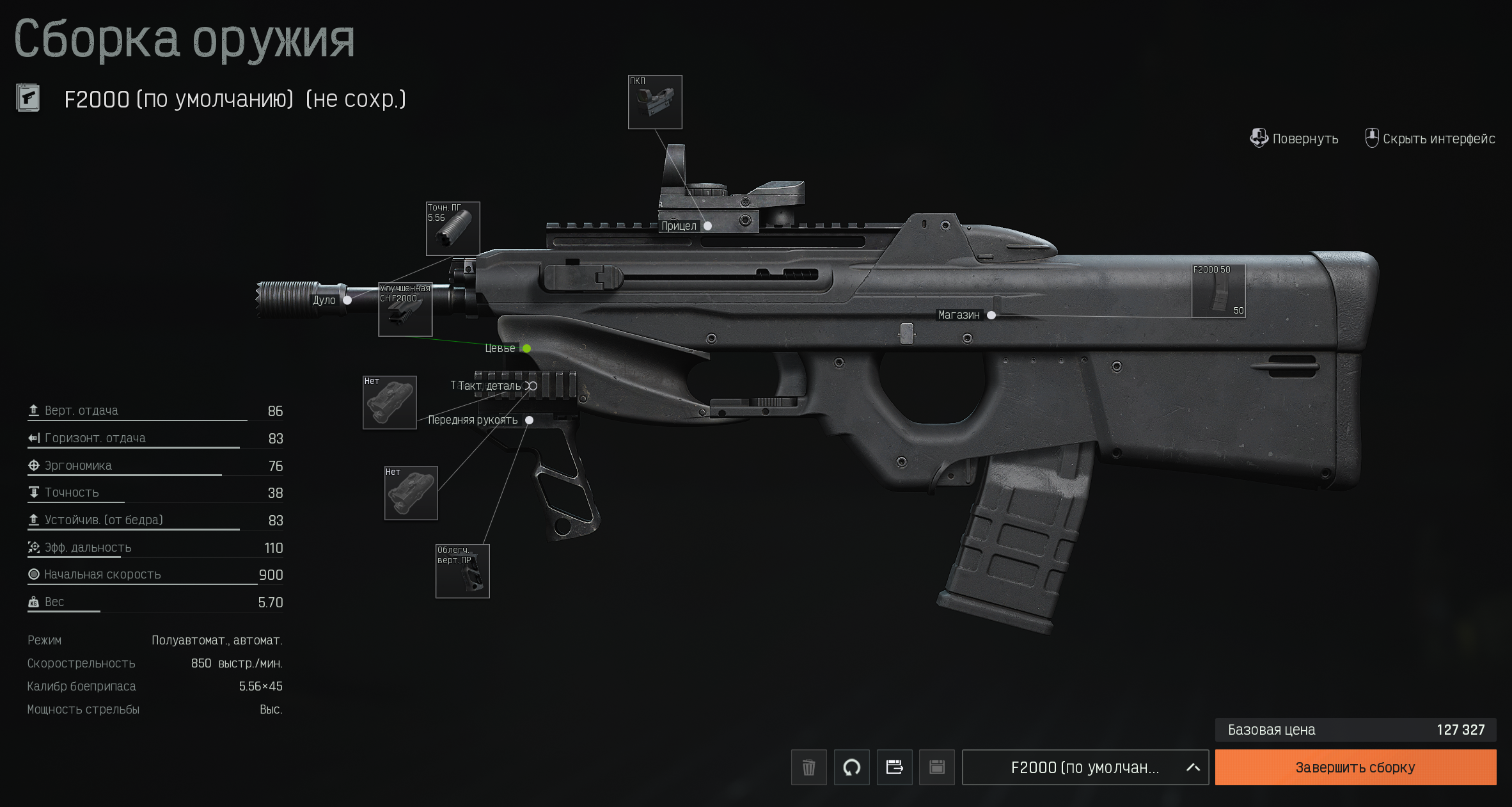Image resolution: width=1512 pixels, height=807 pixels.
Task: Click the orange Завершить сборку button
Action: (1355, 767)
